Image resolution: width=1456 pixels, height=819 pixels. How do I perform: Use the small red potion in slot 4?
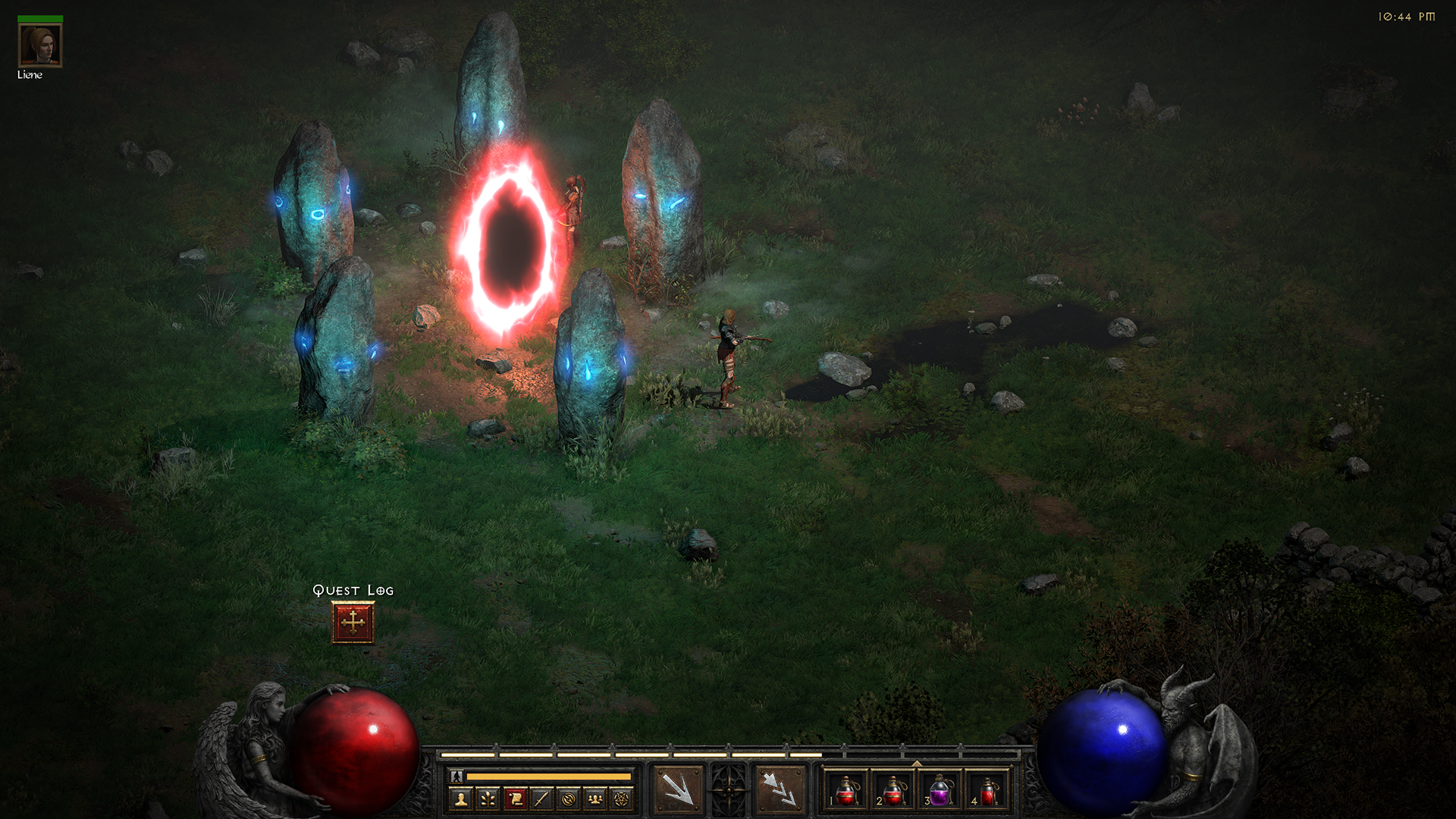(x=987, y=790)
